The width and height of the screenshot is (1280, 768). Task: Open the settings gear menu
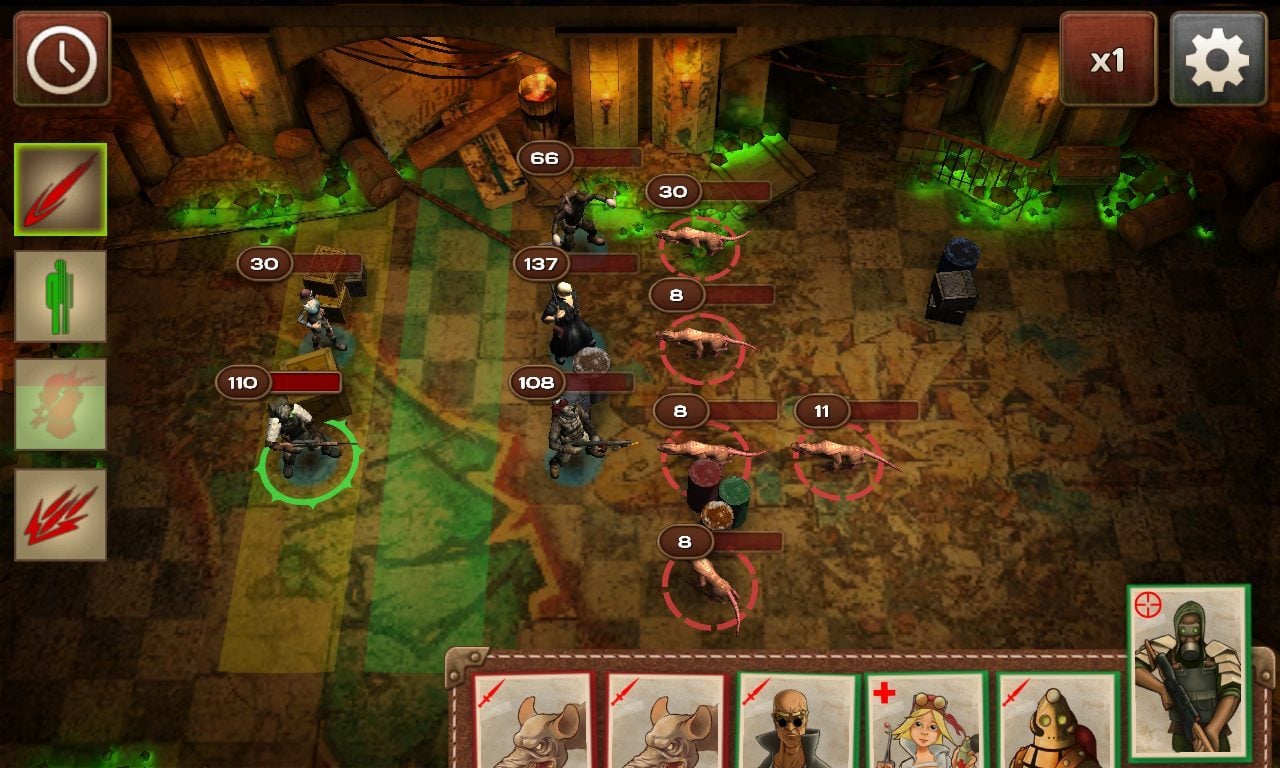point(1217,59)
